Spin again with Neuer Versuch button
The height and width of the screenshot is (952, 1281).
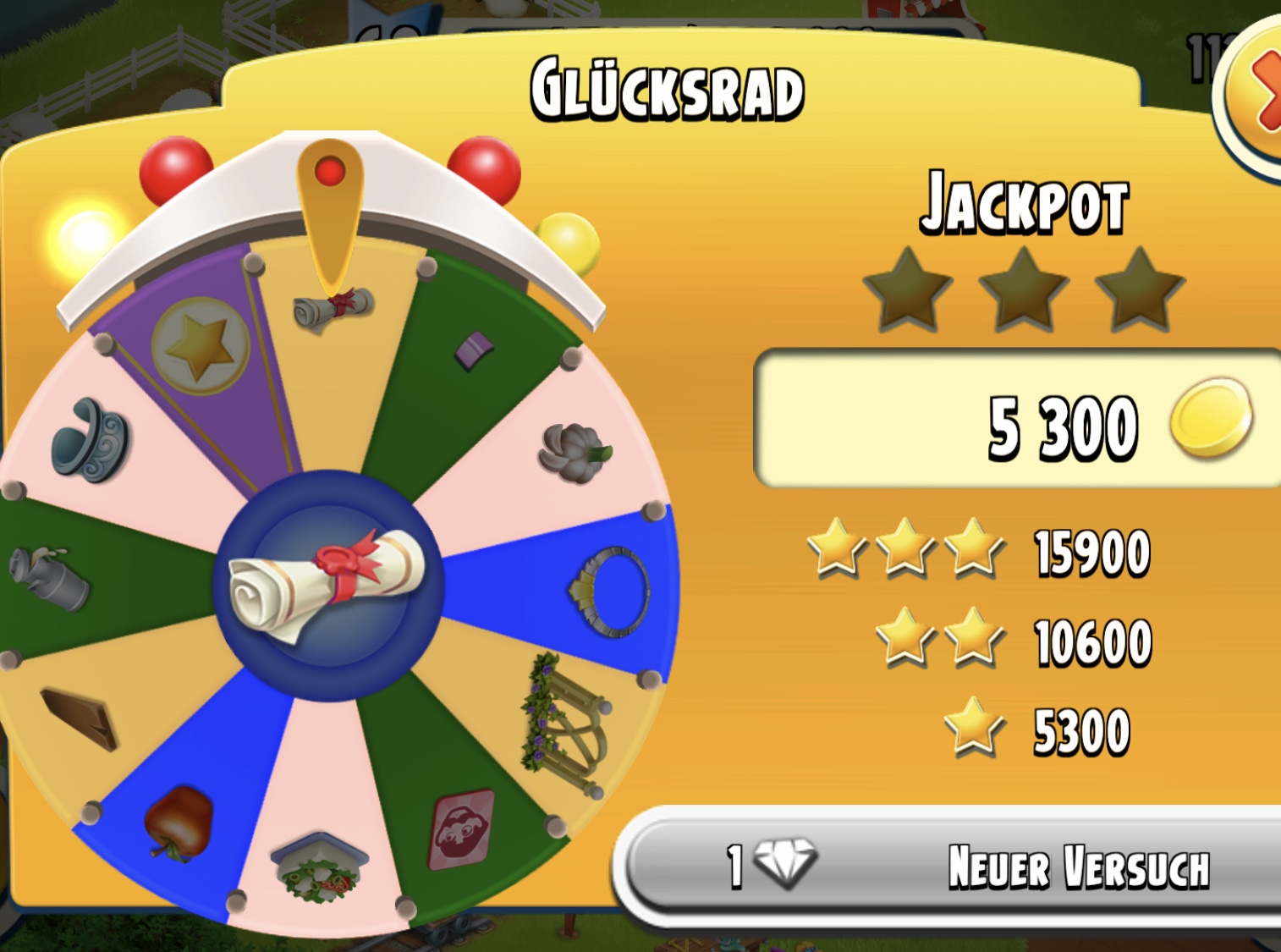click(956, 867)
